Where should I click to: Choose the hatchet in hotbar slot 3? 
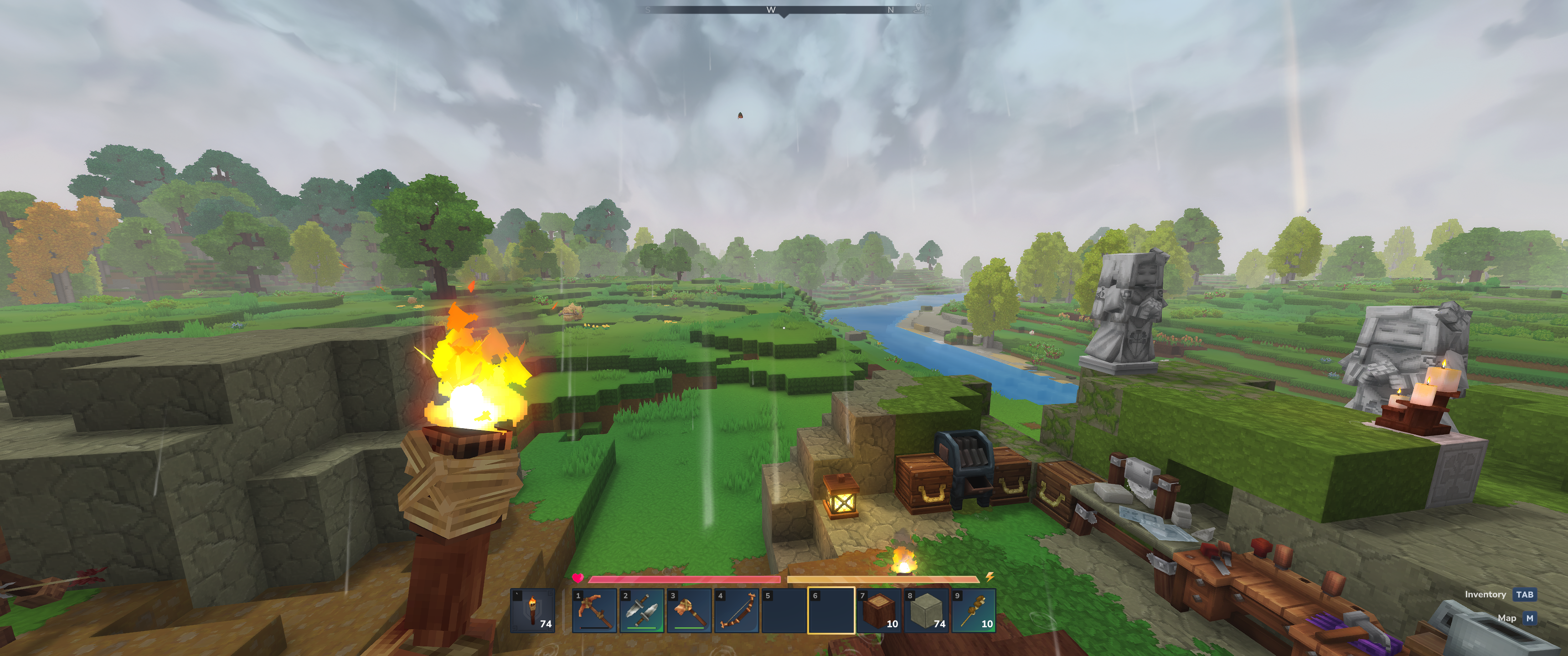[689, 610]
